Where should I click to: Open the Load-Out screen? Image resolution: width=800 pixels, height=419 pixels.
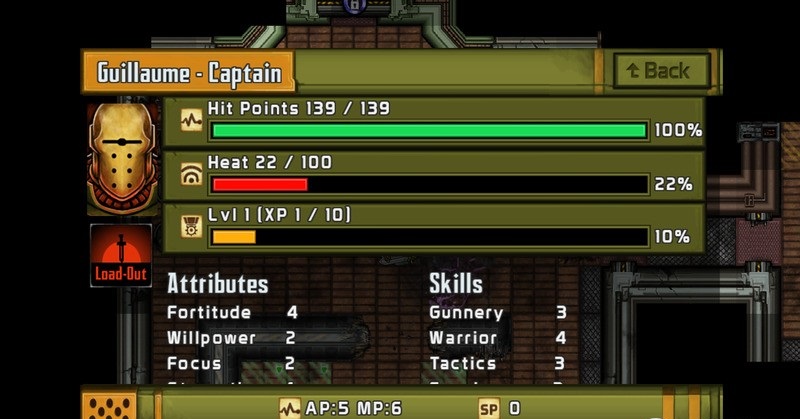click(x=121, y=255)
